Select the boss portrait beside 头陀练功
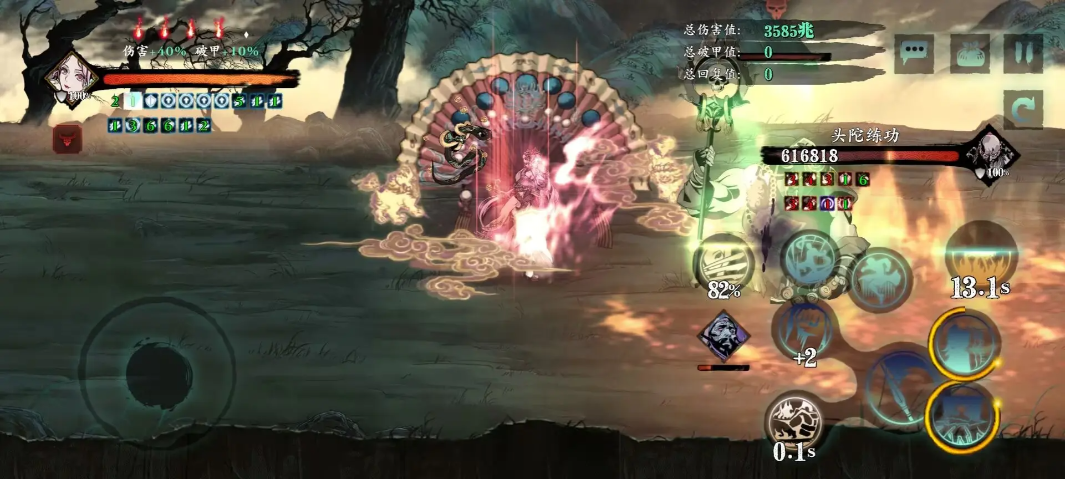The image size is (1065, 479). (990, 153)
